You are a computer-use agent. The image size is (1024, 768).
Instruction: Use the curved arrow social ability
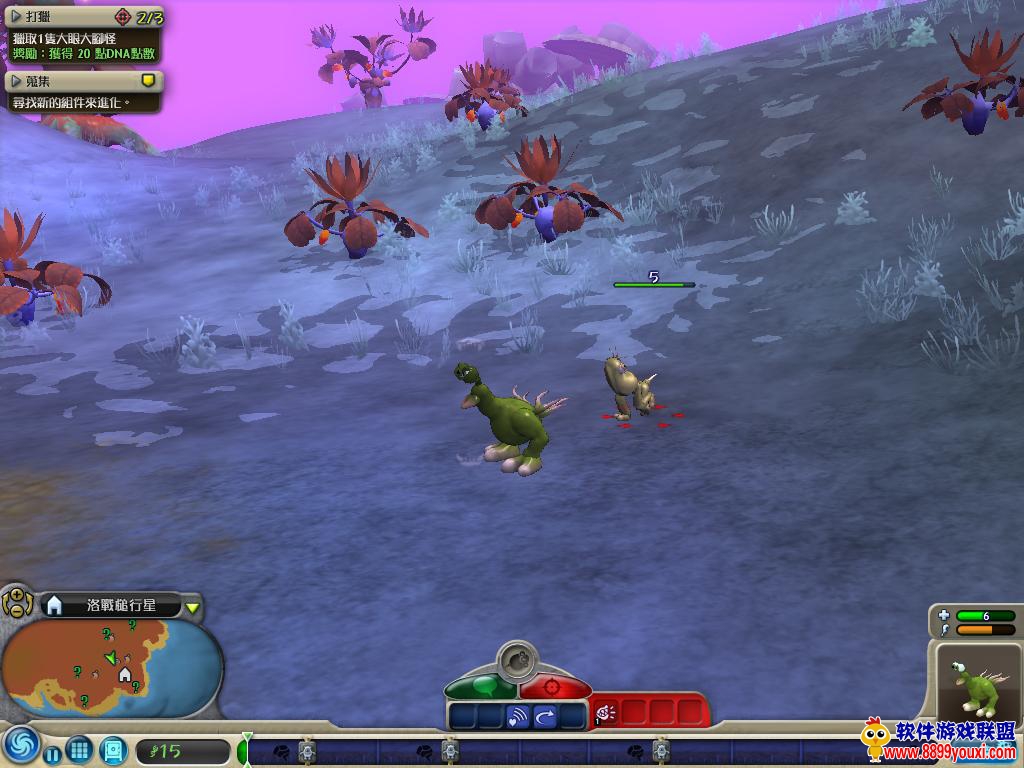(x=546, y=716)
